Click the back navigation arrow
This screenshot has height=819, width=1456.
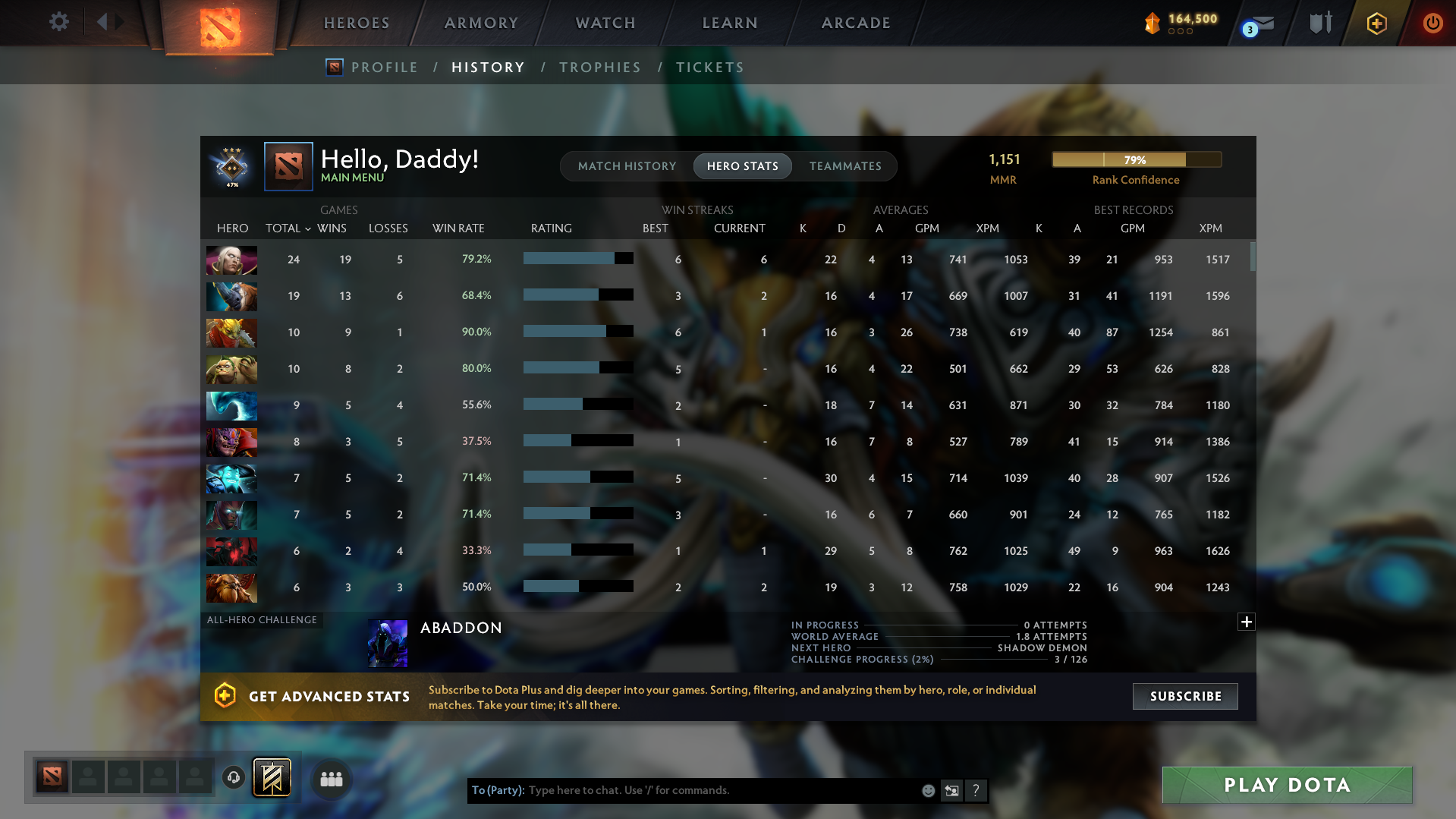[x=103, y=22]
